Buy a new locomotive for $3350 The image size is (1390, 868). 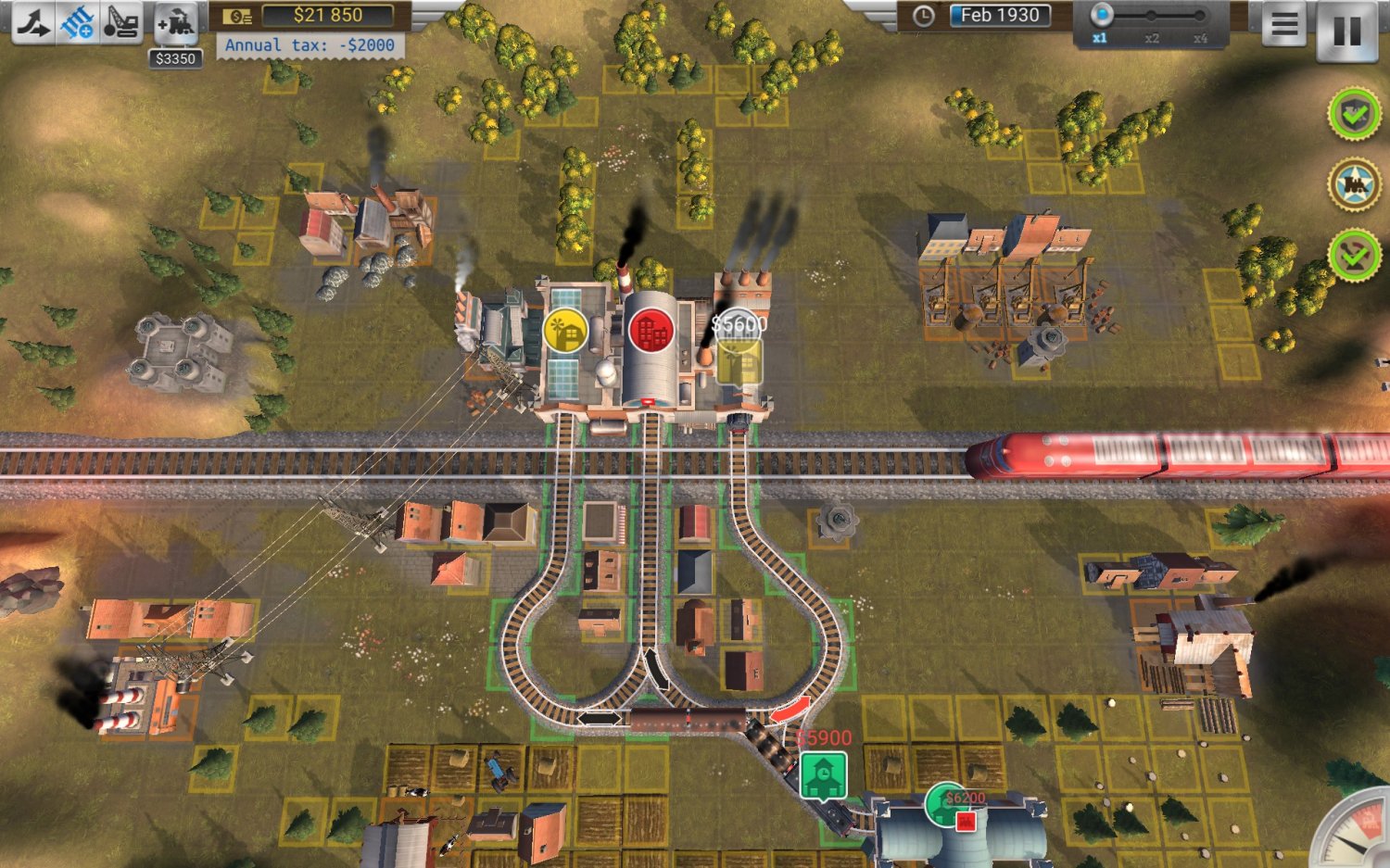(x=176, y=21)
